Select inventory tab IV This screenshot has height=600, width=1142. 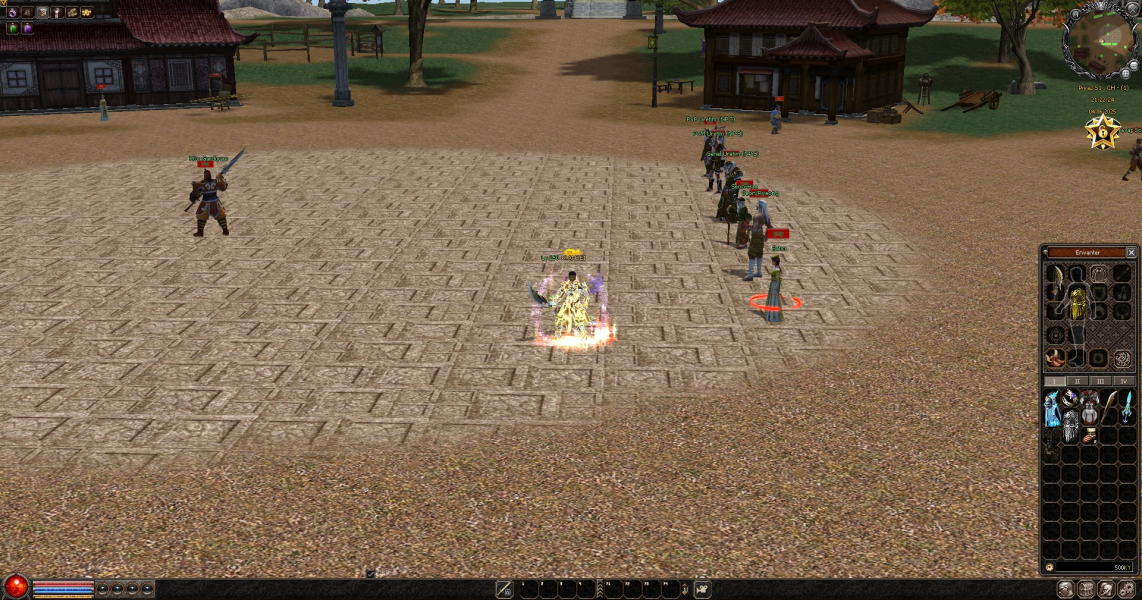[1123, 381]
